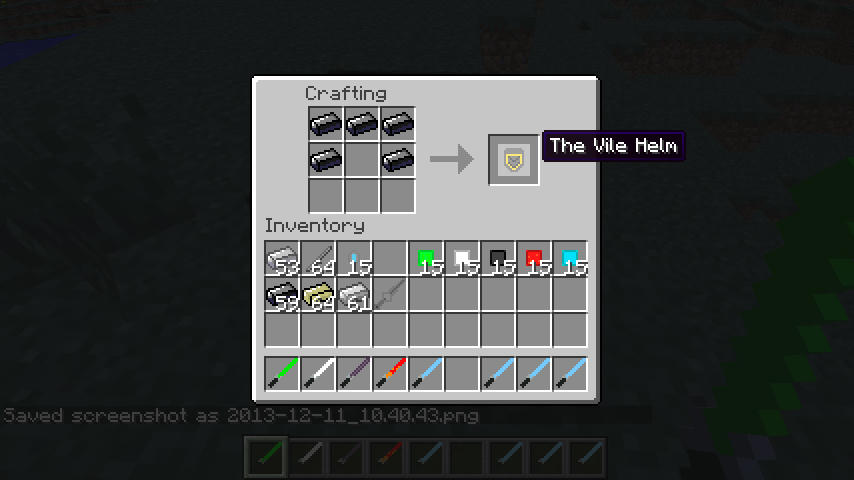854x480 pixels.
Task: Take the stack of 61 silver ingots
Action: (x=355, y=296)
